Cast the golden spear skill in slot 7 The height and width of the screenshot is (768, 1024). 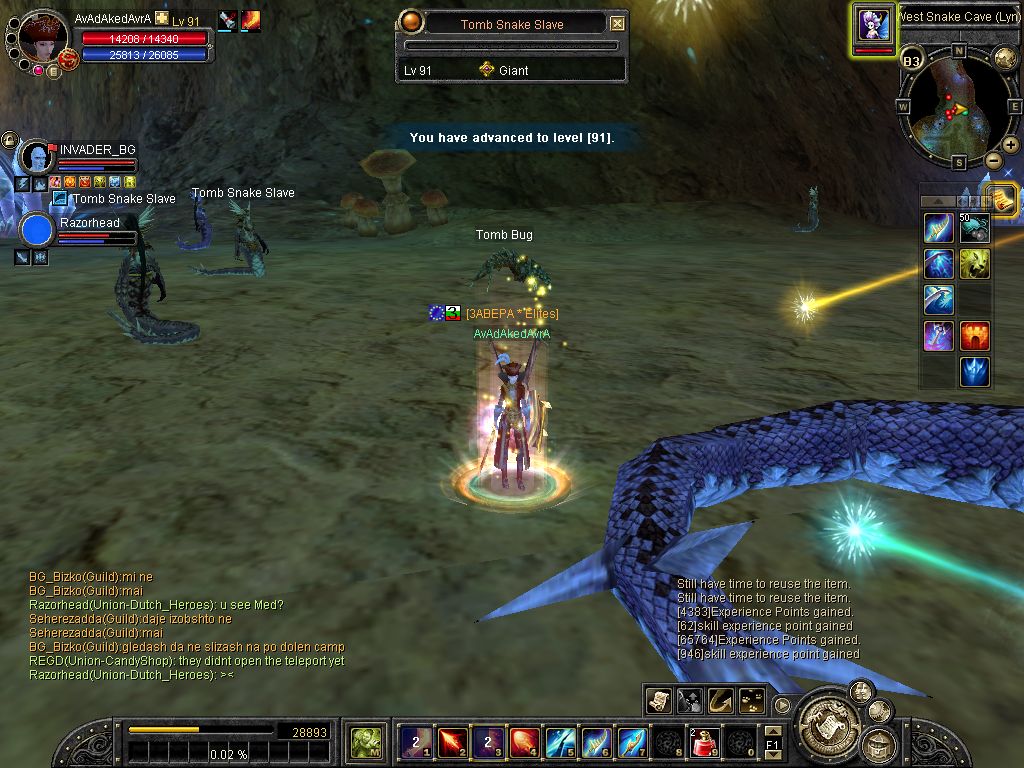632,742
